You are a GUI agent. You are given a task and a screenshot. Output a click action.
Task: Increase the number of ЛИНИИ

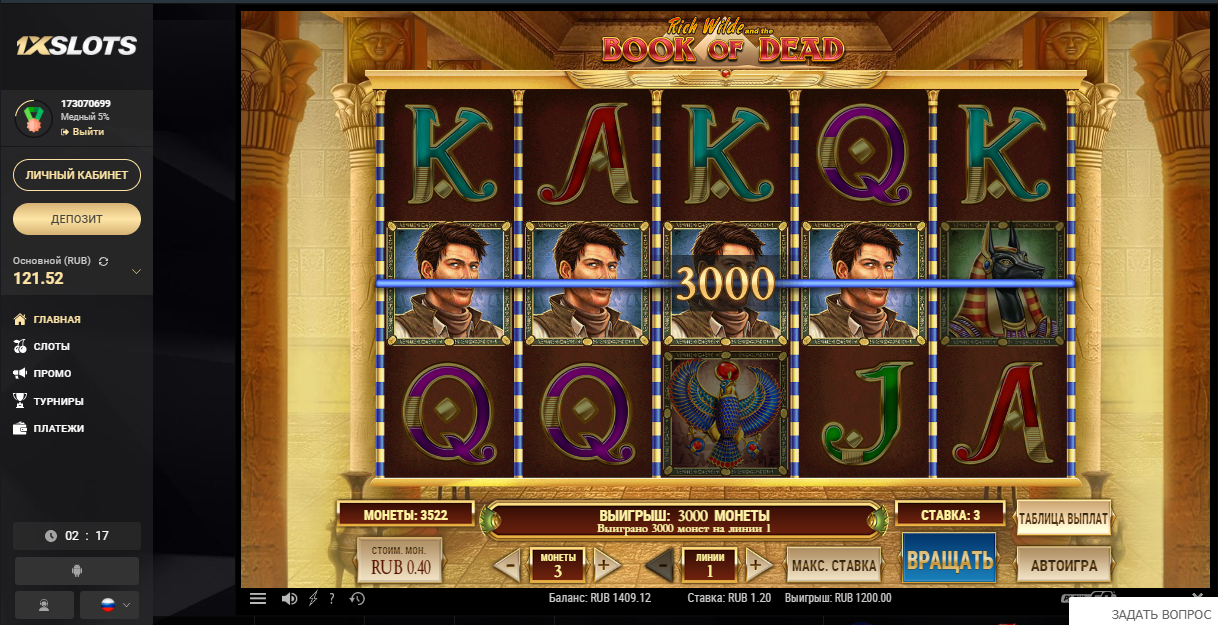tap(755, 565)
